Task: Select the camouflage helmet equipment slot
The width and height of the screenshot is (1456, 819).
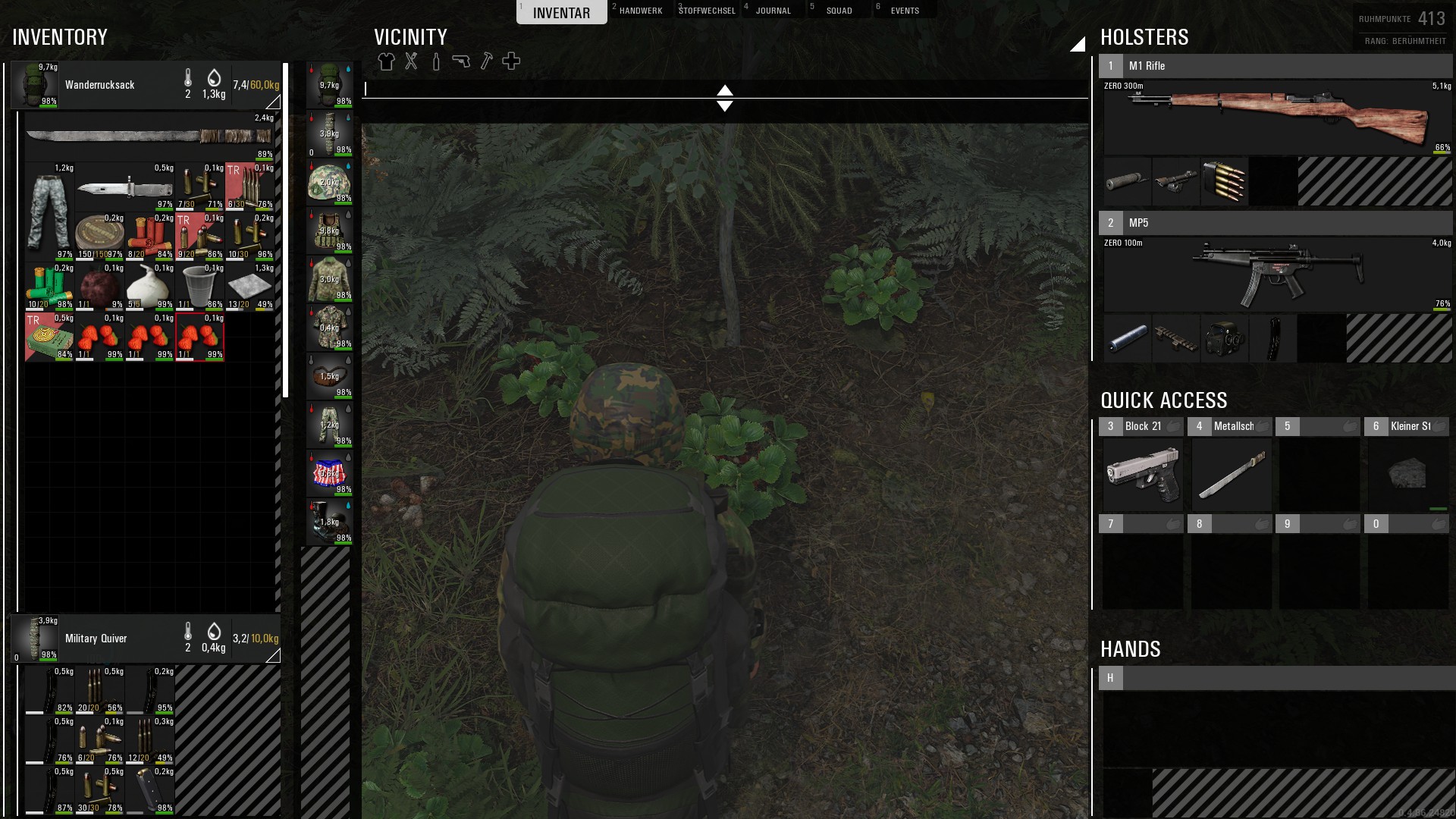Action: (x=329, y=183)
